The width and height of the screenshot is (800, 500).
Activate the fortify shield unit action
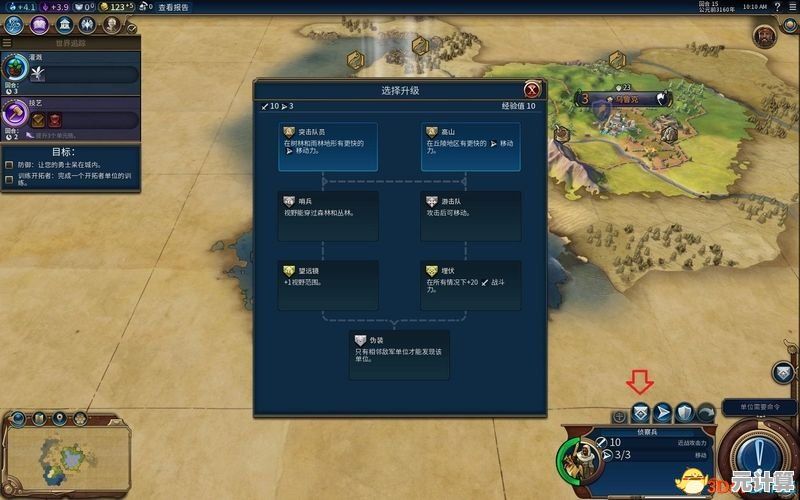(684, 412)
